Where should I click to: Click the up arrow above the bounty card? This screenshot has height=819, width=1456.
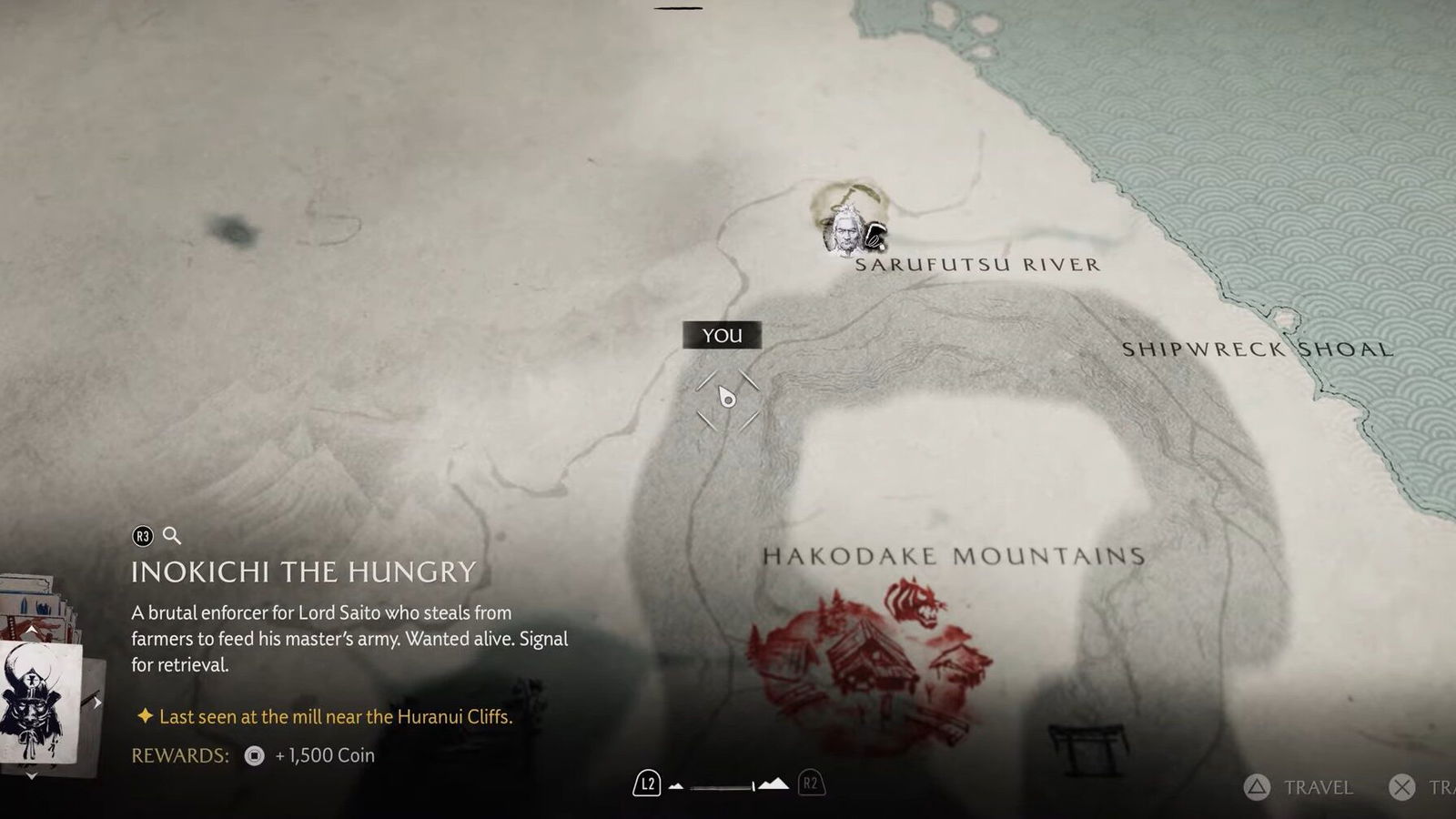31,630
